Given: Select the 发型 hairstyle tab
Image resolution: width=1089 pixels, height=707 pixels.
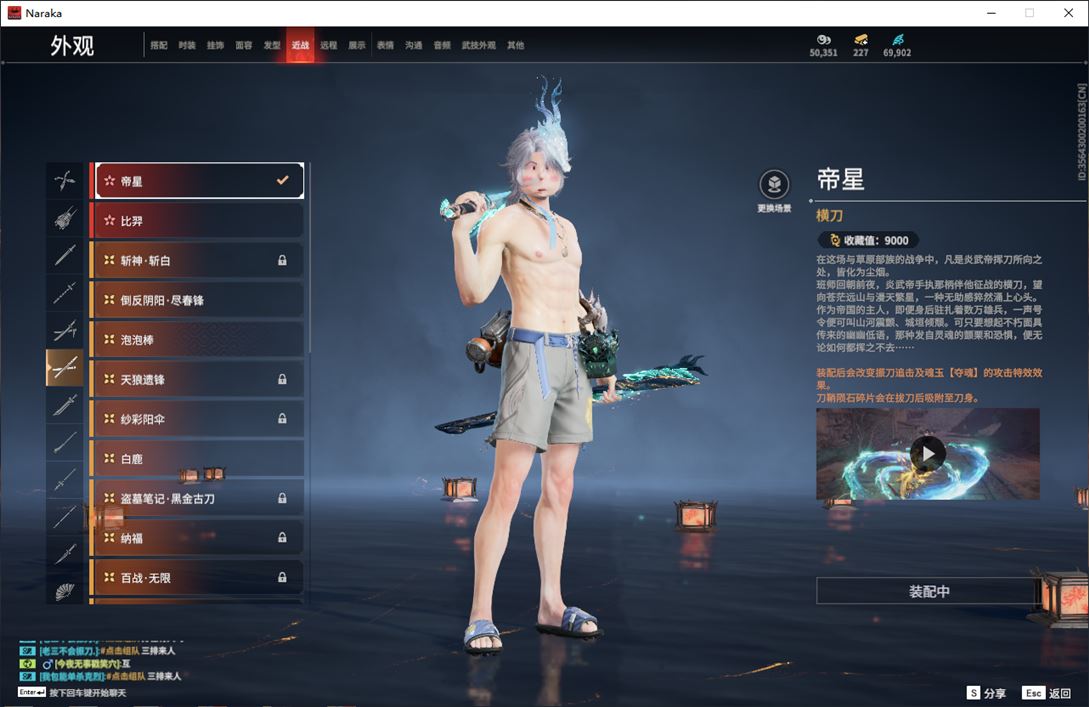Looking at the screenshot, I should 272,45.
